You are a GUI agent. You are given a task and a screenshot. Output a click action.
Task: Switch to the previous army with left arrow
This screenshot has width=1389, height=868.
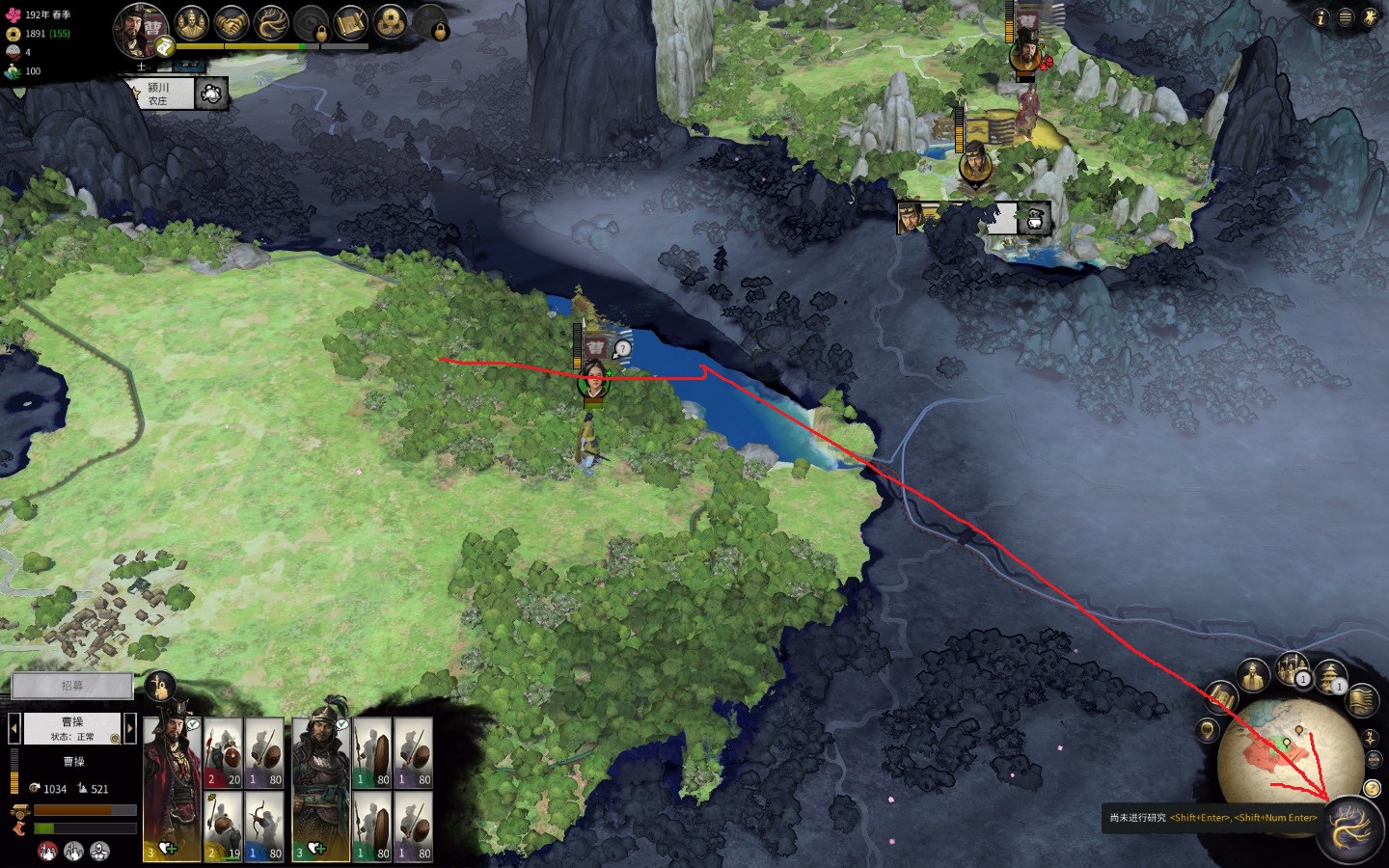point(14,728)
